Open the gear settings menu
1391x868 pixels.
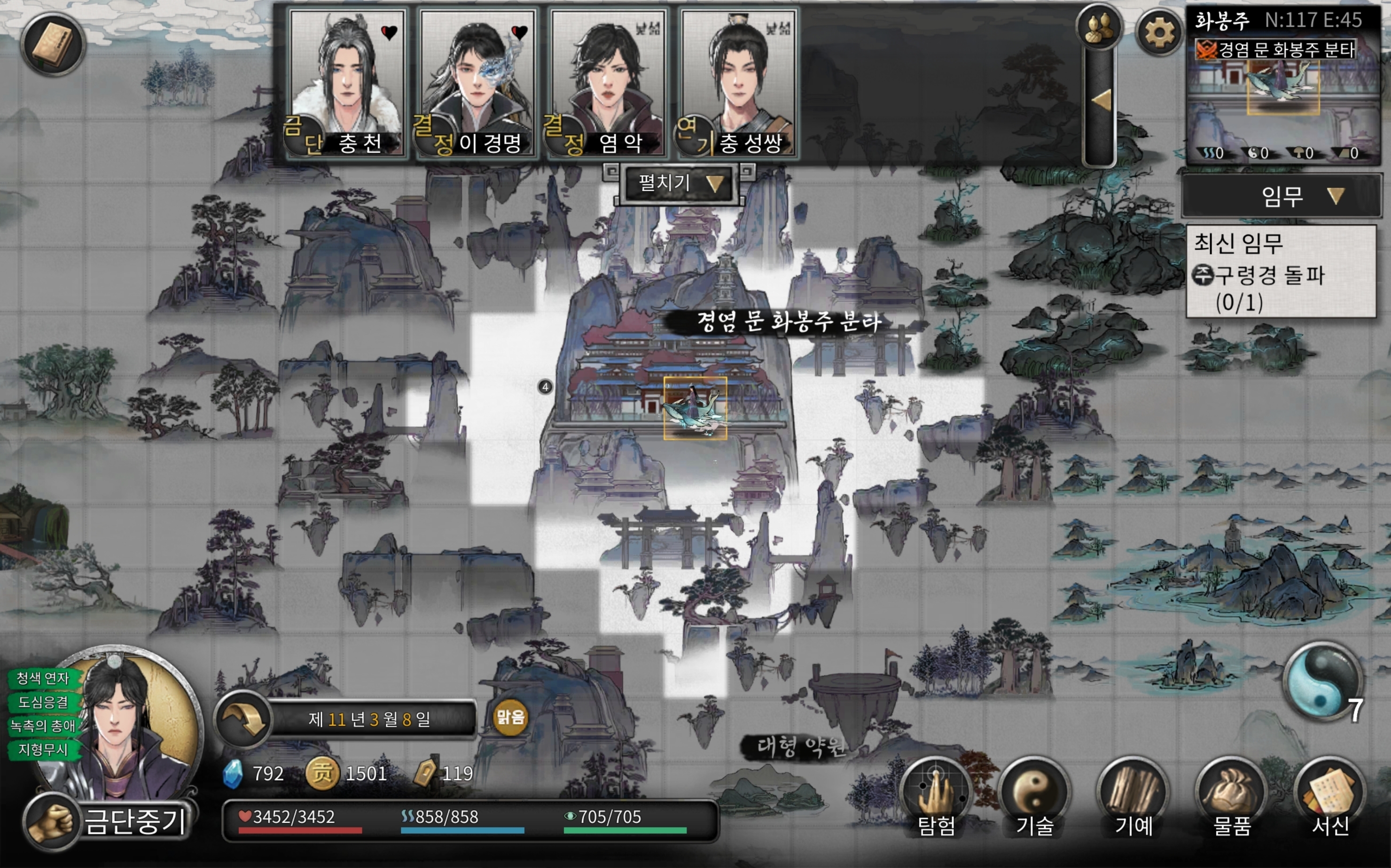point(1159,32)
